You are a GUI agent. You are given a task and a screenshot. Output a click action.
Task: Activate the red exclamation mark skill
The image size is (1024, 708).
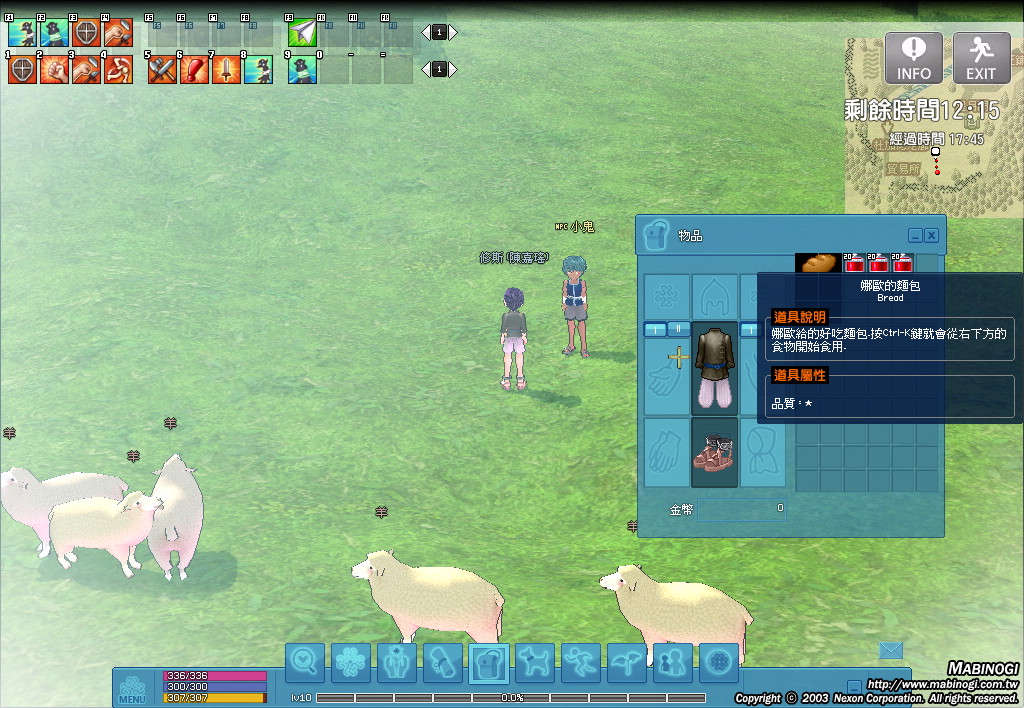point(194,70)
